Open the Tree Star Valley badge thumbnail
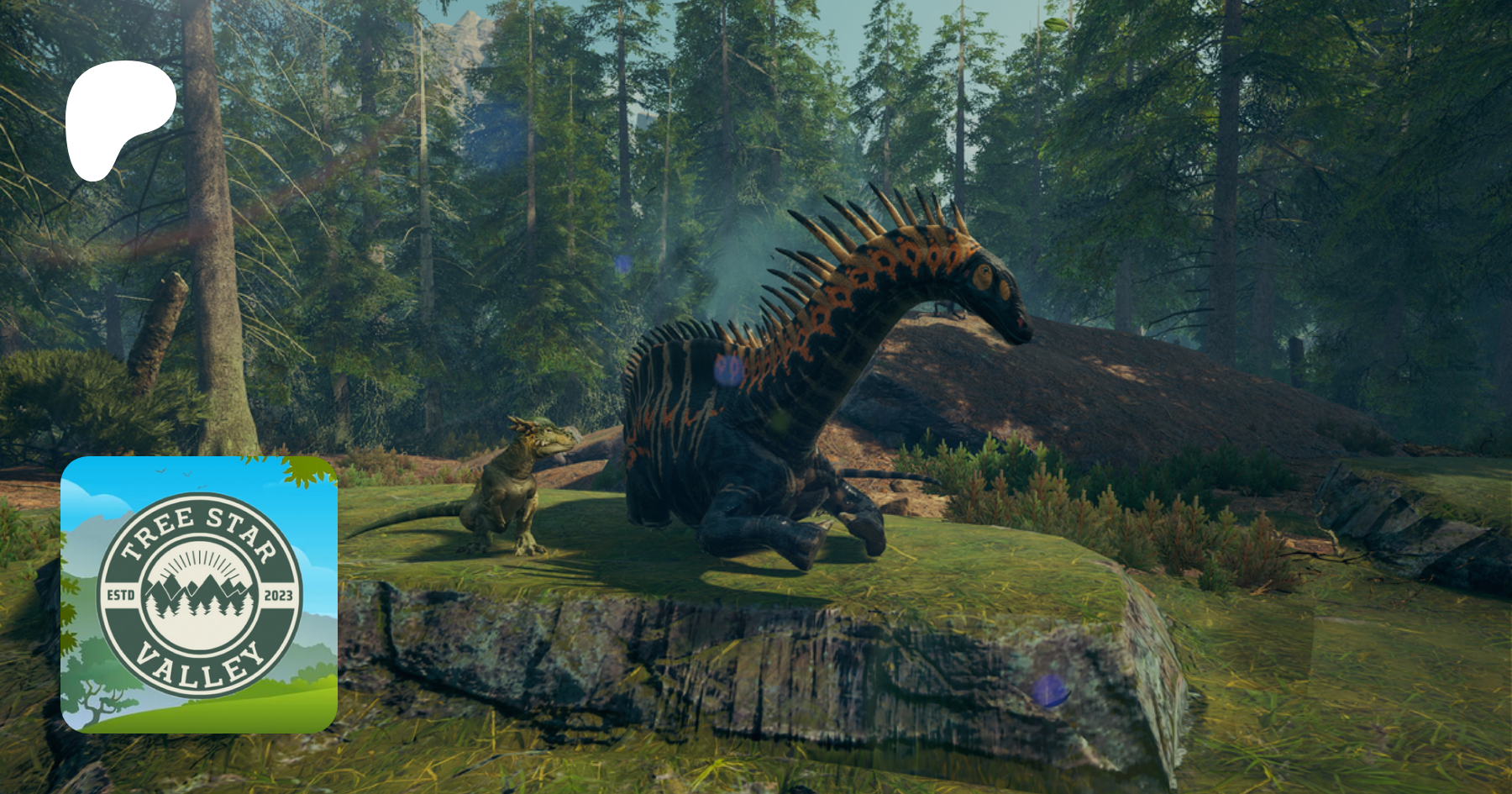 pos(199,595)
